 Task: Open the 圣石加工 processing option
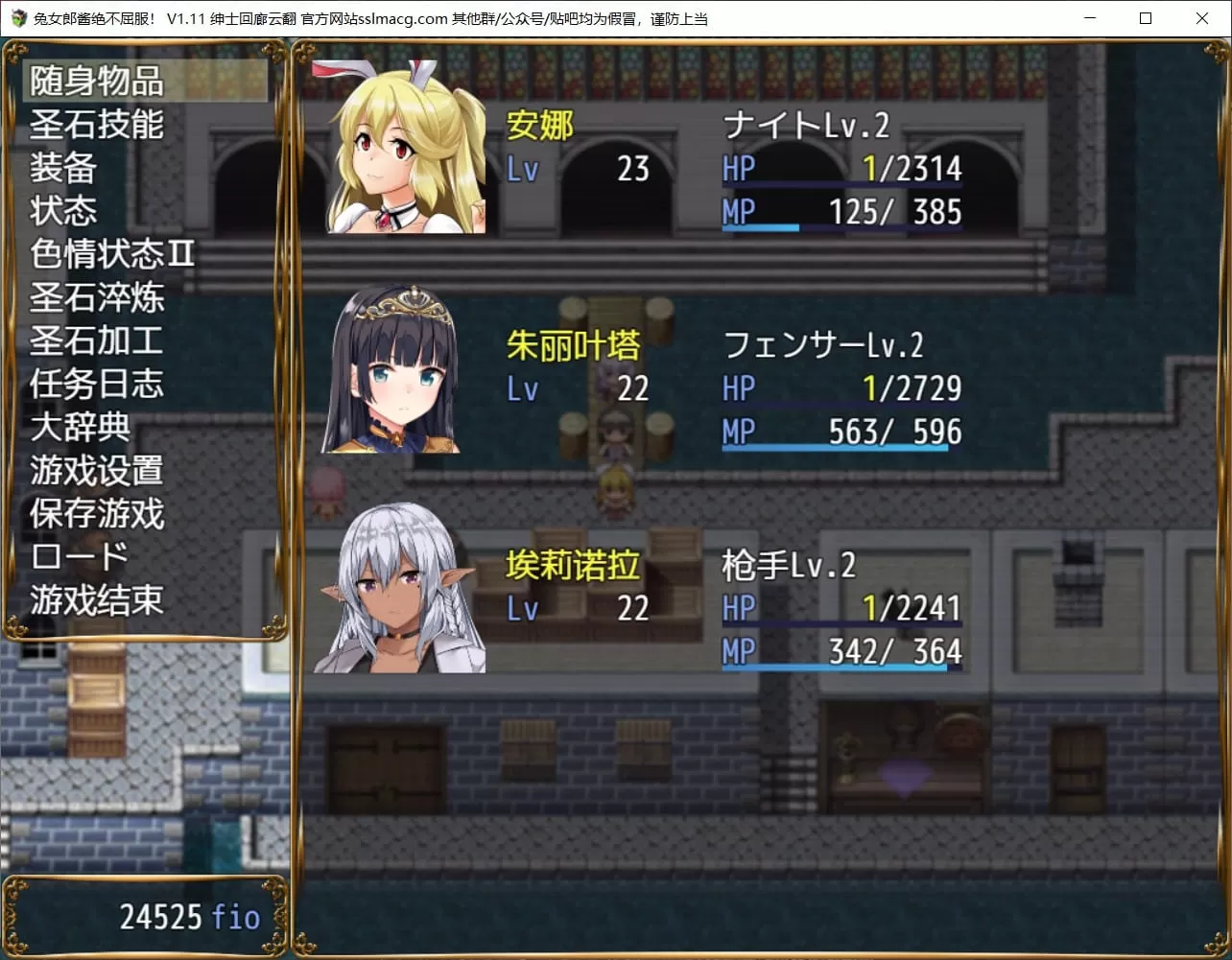click(94, 340)
